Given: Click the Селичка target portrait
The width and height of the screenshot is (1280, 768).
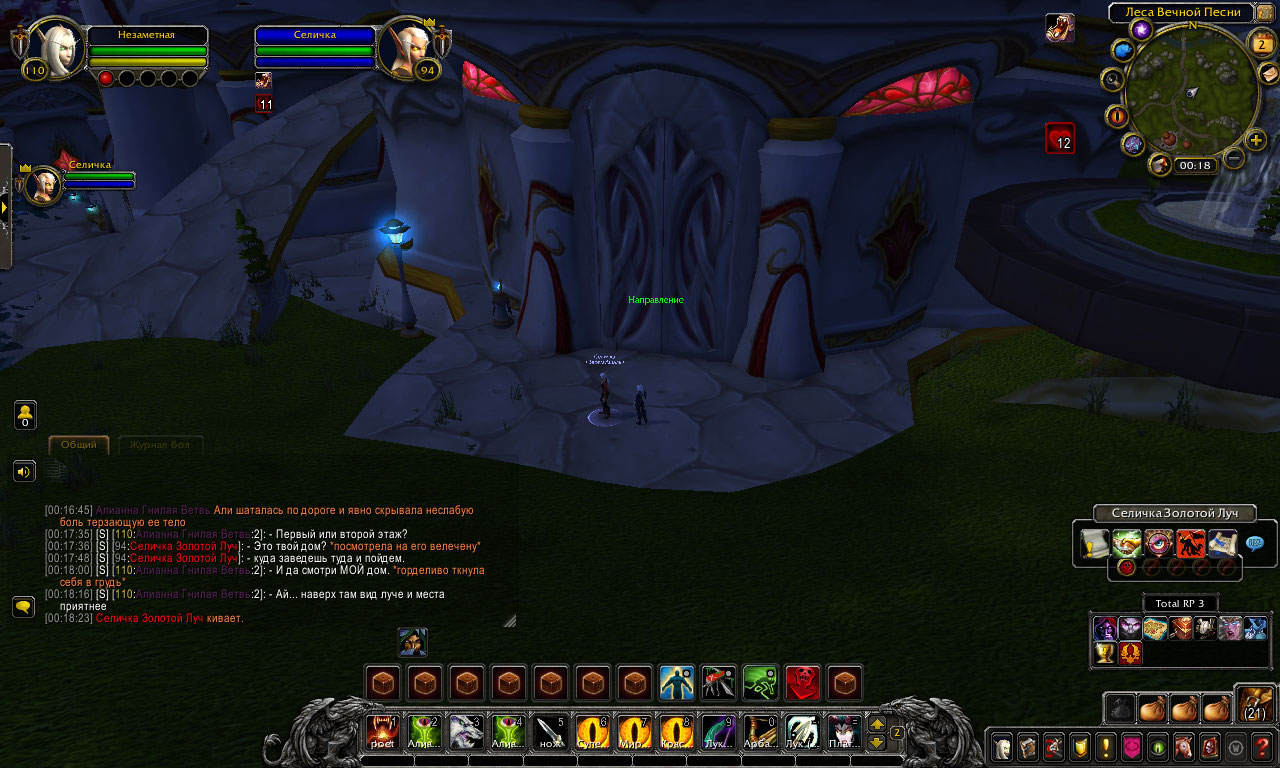Looking at the screenshot, I should point(408,46).
